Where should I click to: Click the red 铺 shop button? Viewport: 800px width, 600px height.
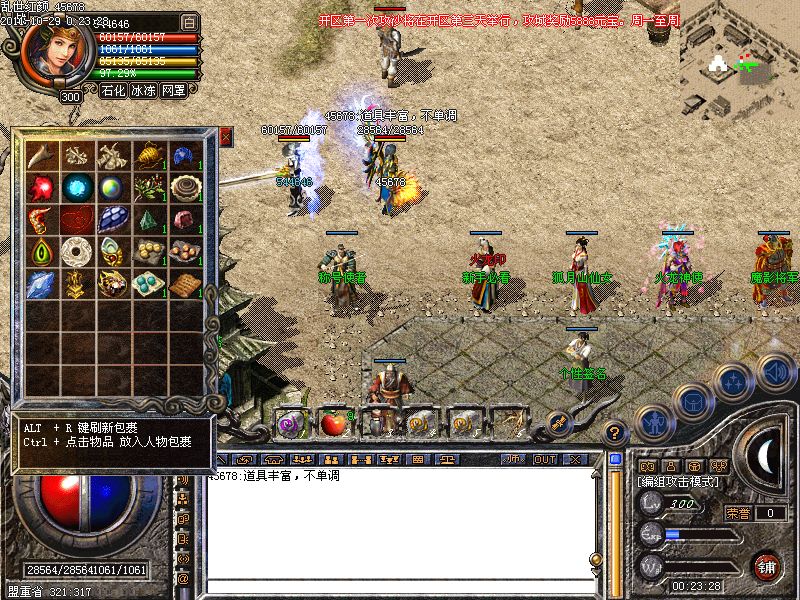(767, 565)
